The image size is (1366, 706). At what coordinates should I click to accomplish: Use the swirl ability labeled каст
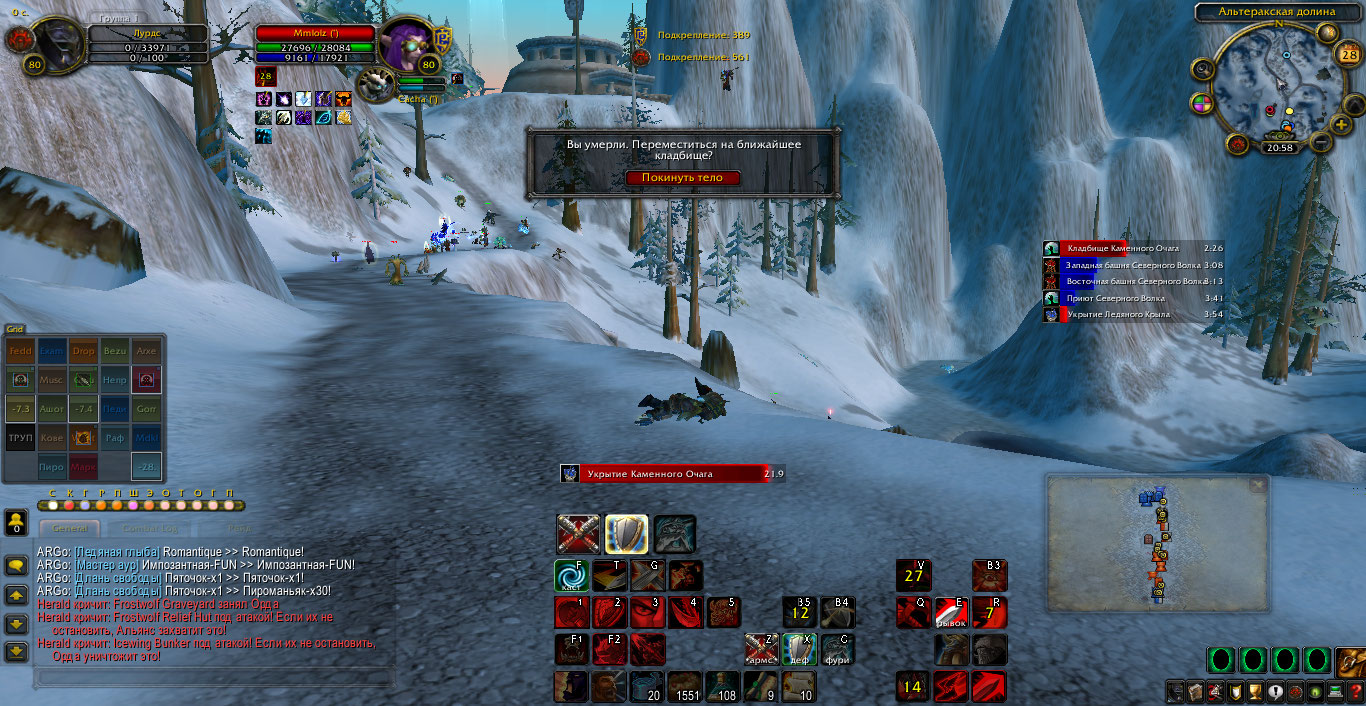[570, 576]
